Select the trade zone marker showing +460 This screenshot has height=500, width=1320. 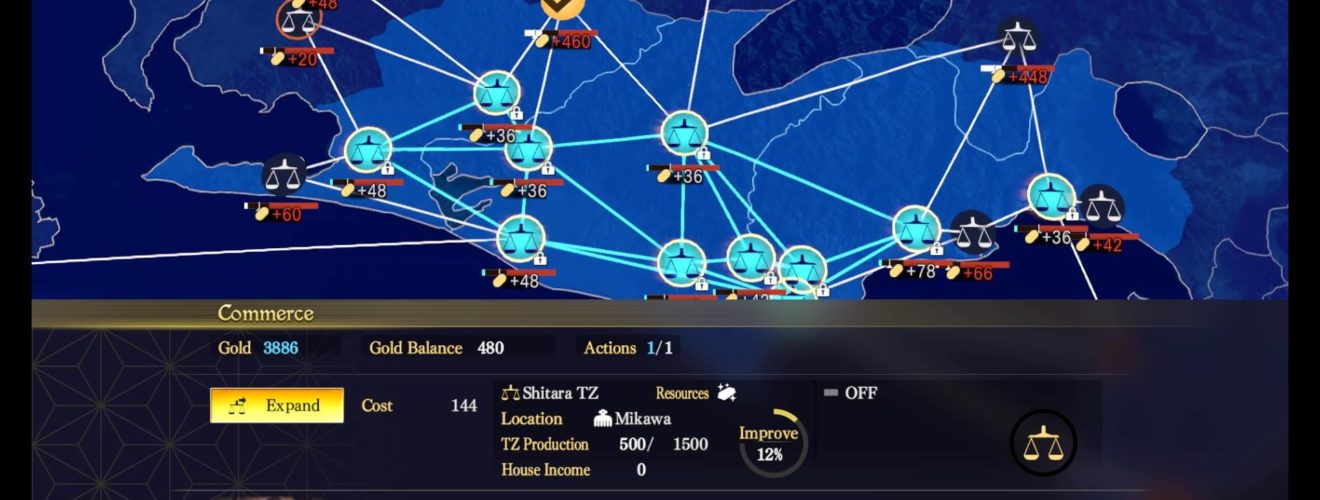[564, 8]
